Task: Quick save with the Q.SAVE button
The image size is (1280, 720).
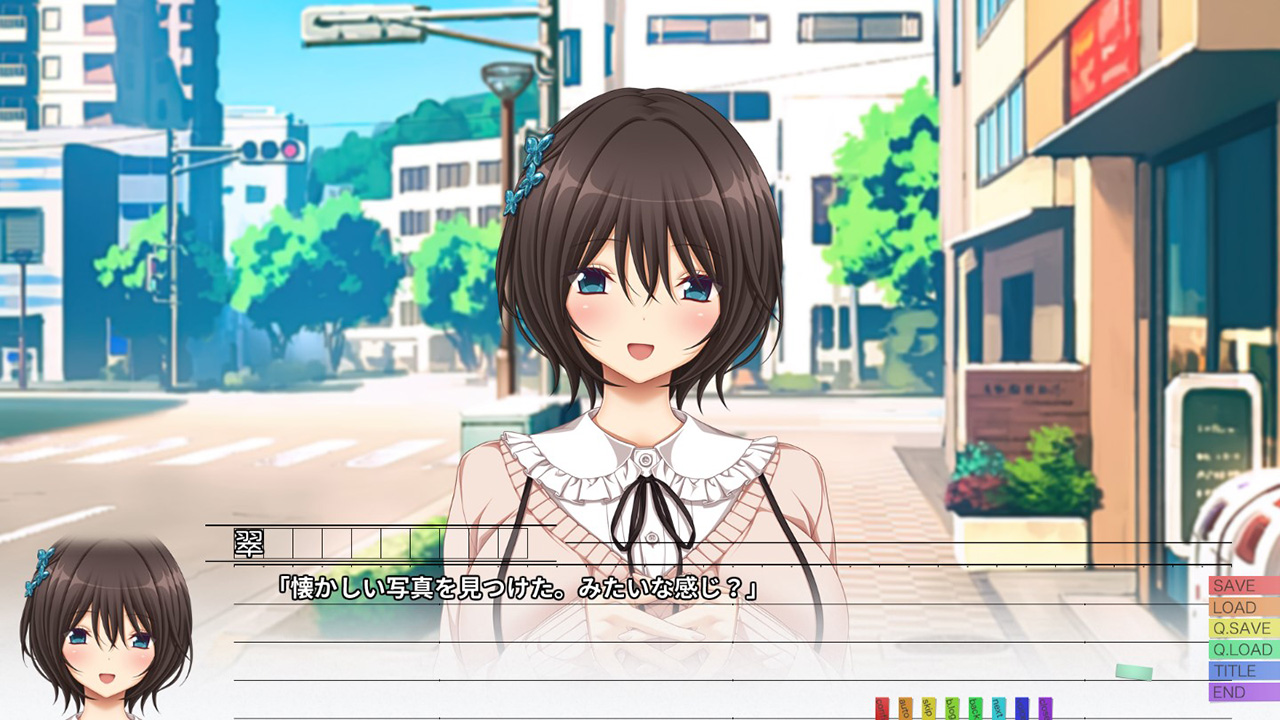Action: 1243,628
